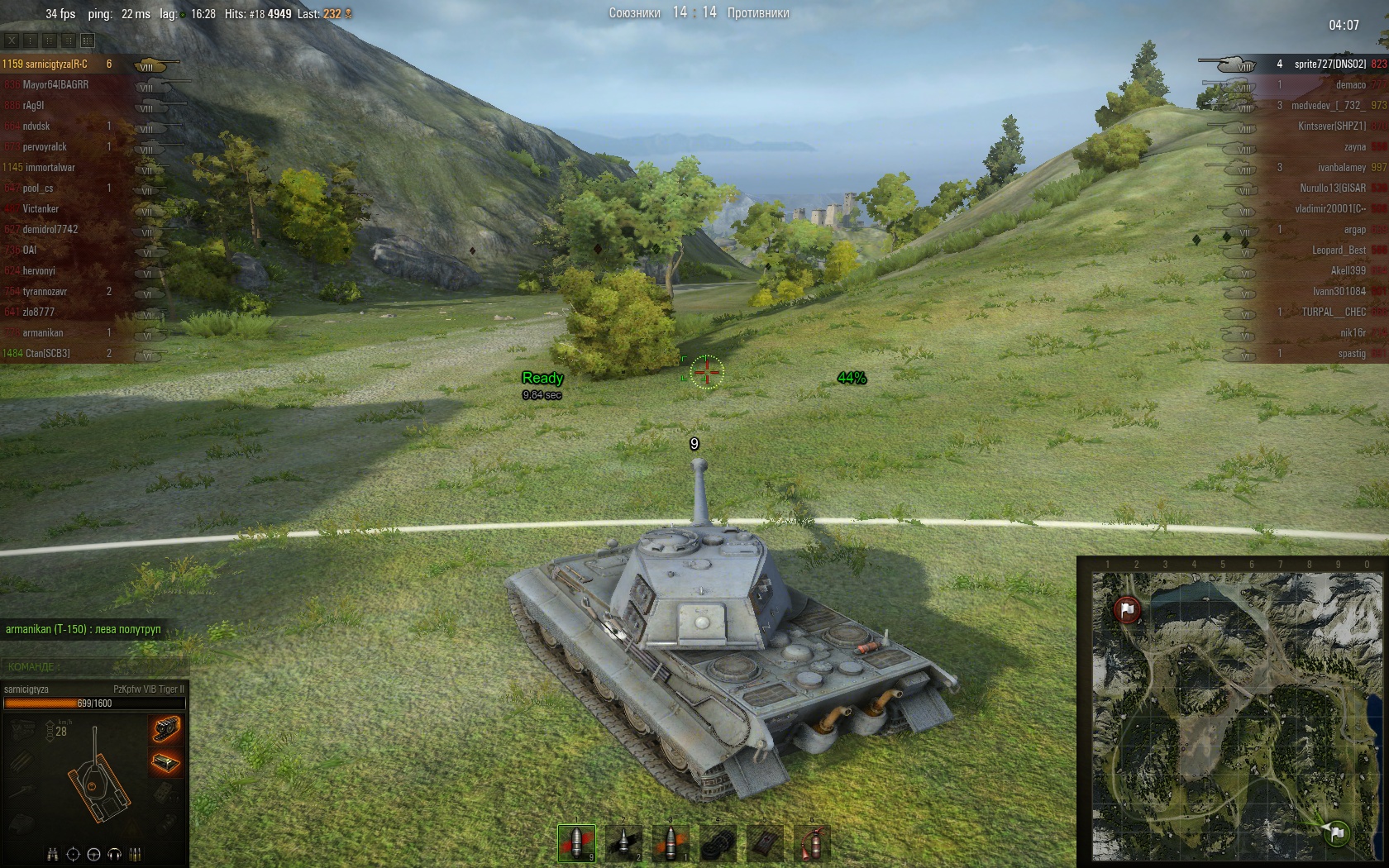This screenshot has height=868, width=1389.
Task: Use the repair kit track consumable
Action: tap(718, 843)
